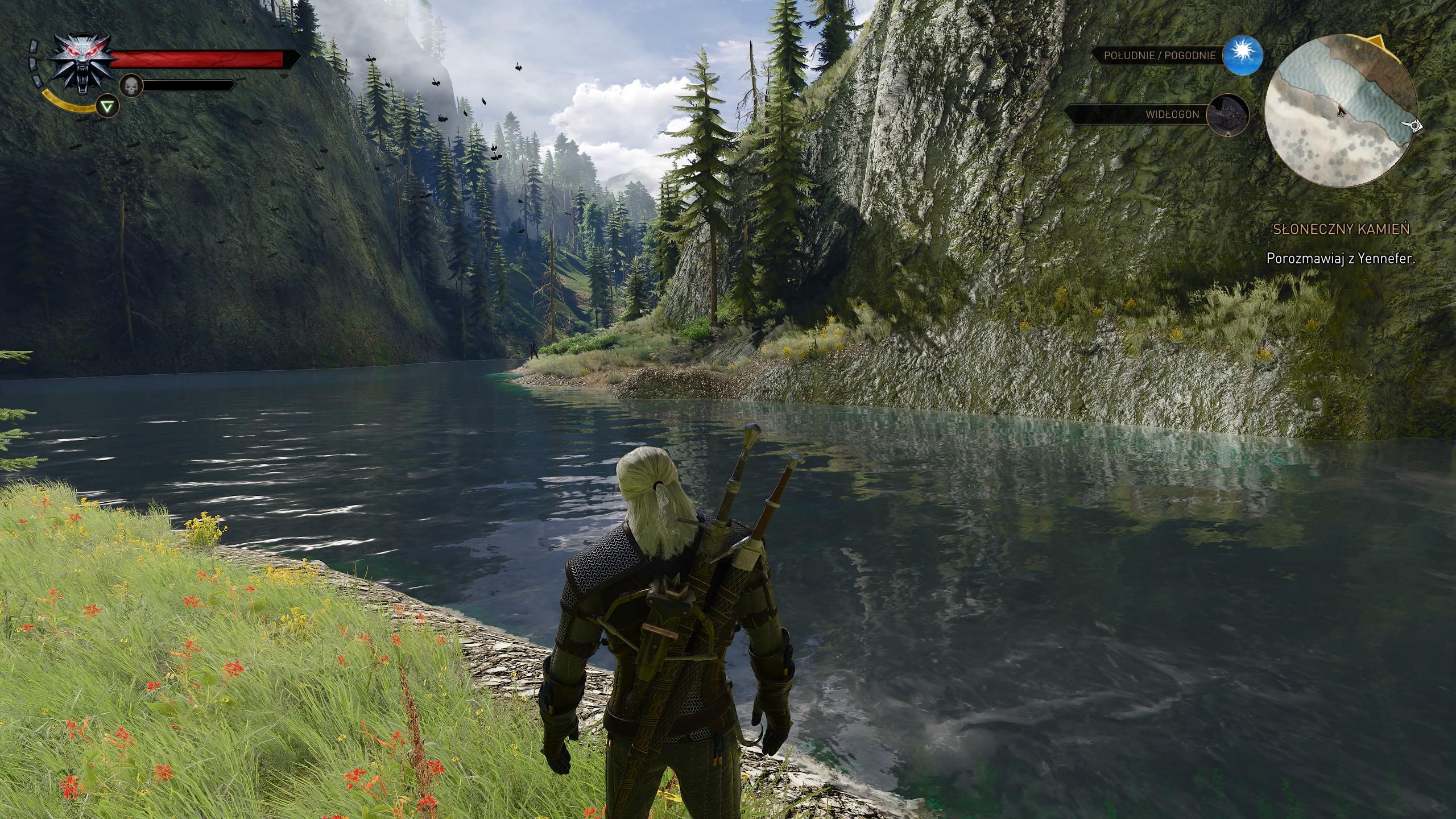
Task: Click the sunny weather icon
Action: coord(1243,55)
